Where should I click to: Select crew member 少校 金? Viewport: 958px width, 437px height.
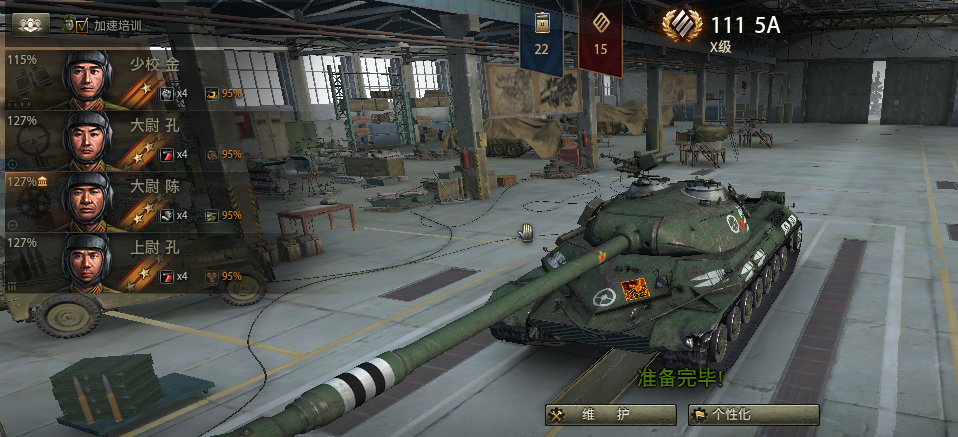tap(130, 78)
